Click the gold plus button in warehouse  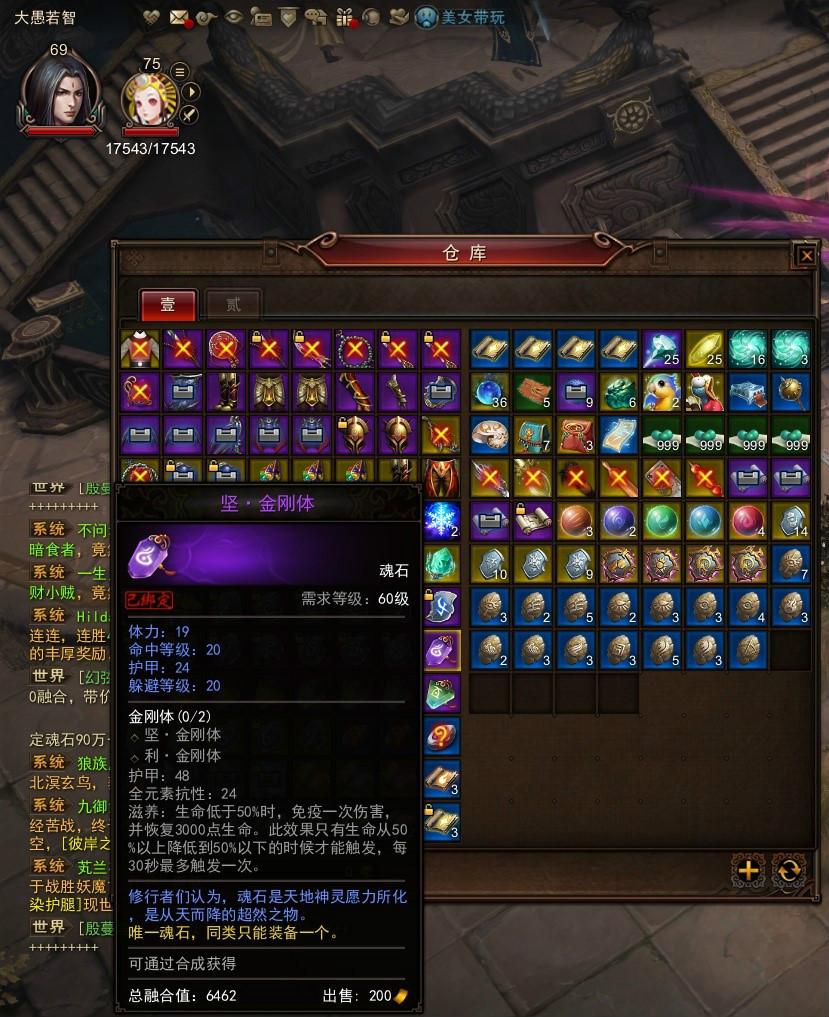[747, 869]
